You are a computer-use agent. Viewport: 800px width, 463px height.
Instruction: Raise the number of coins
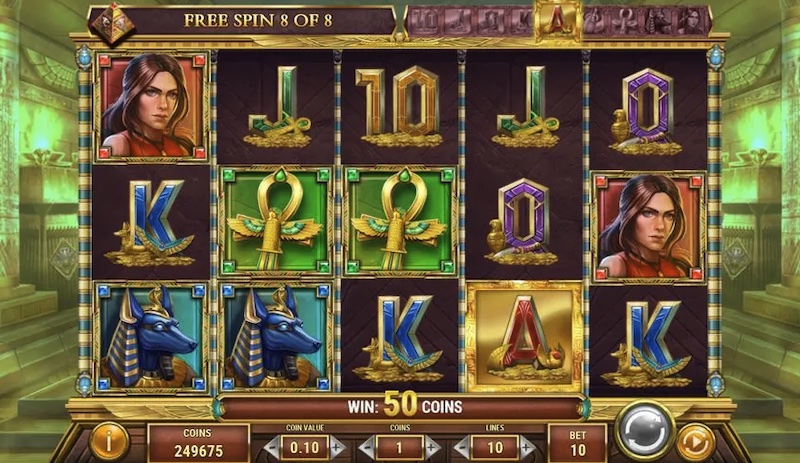[x=432, y=448]
